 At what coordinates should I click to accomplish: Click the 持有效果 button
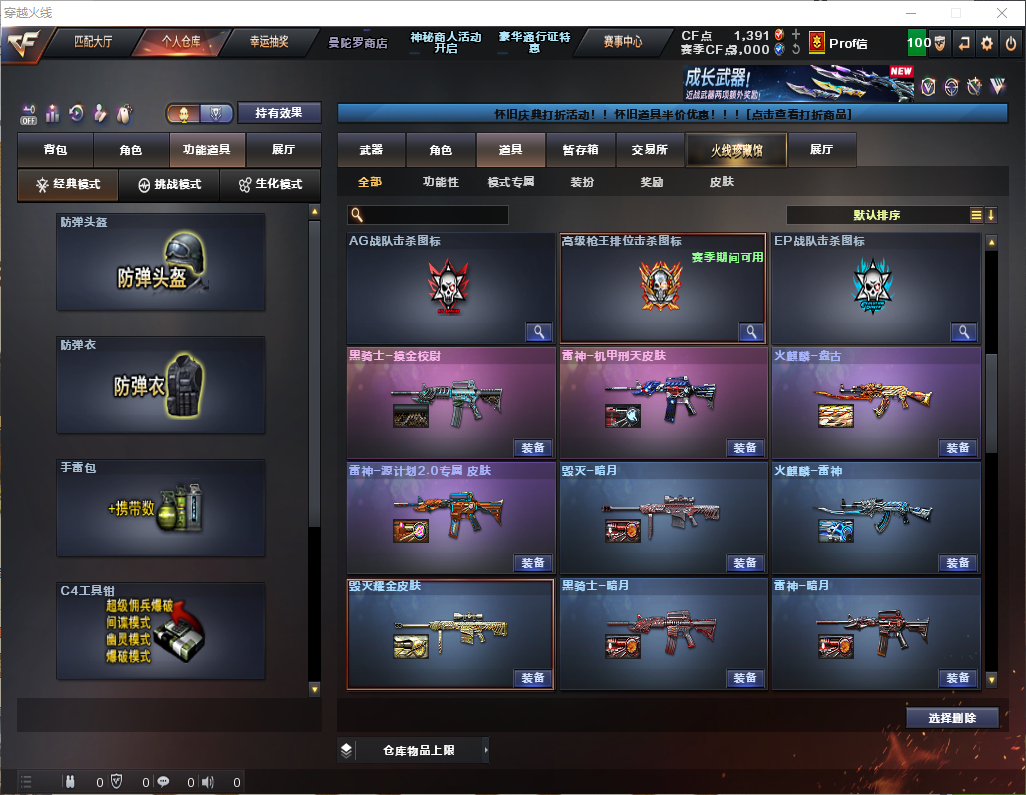click(279, 113)
